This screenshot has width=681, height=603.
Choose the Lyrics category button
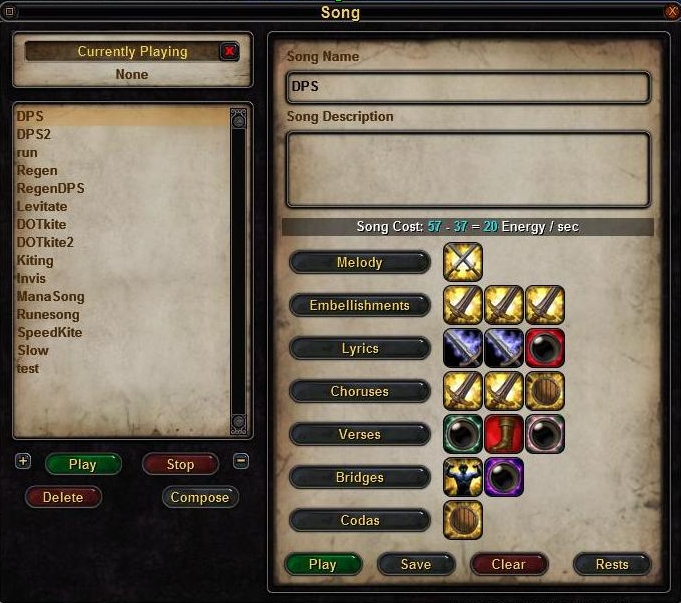pos(360,348)
